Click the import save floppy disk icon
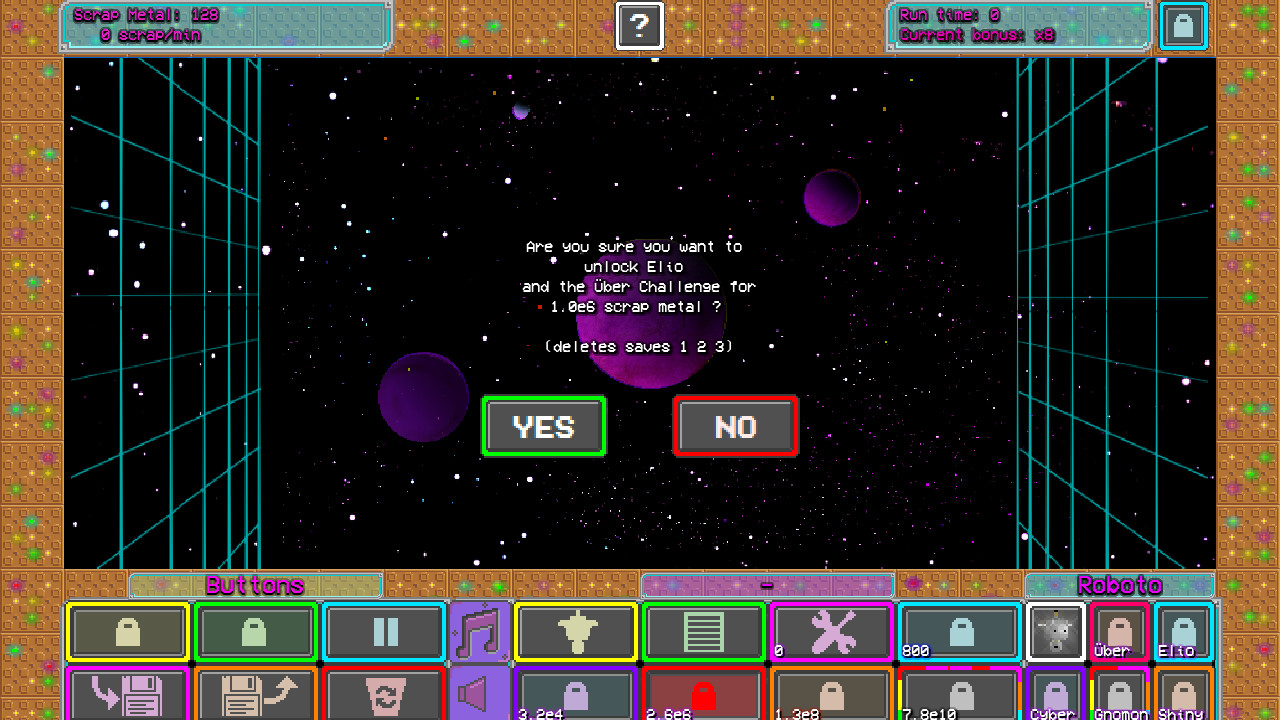Viewport: 1280px width, 720px height. tap(127, 693)
